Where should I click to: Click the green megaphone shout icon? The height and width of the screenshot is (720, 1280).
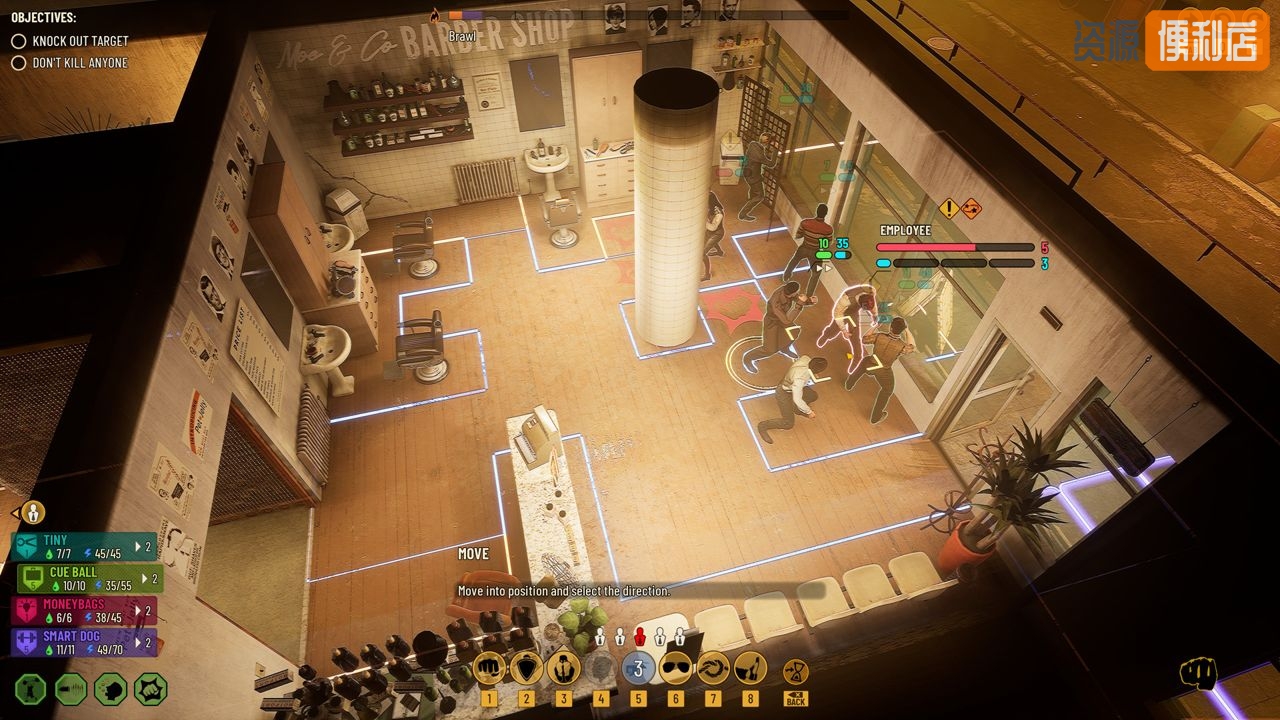110,689
